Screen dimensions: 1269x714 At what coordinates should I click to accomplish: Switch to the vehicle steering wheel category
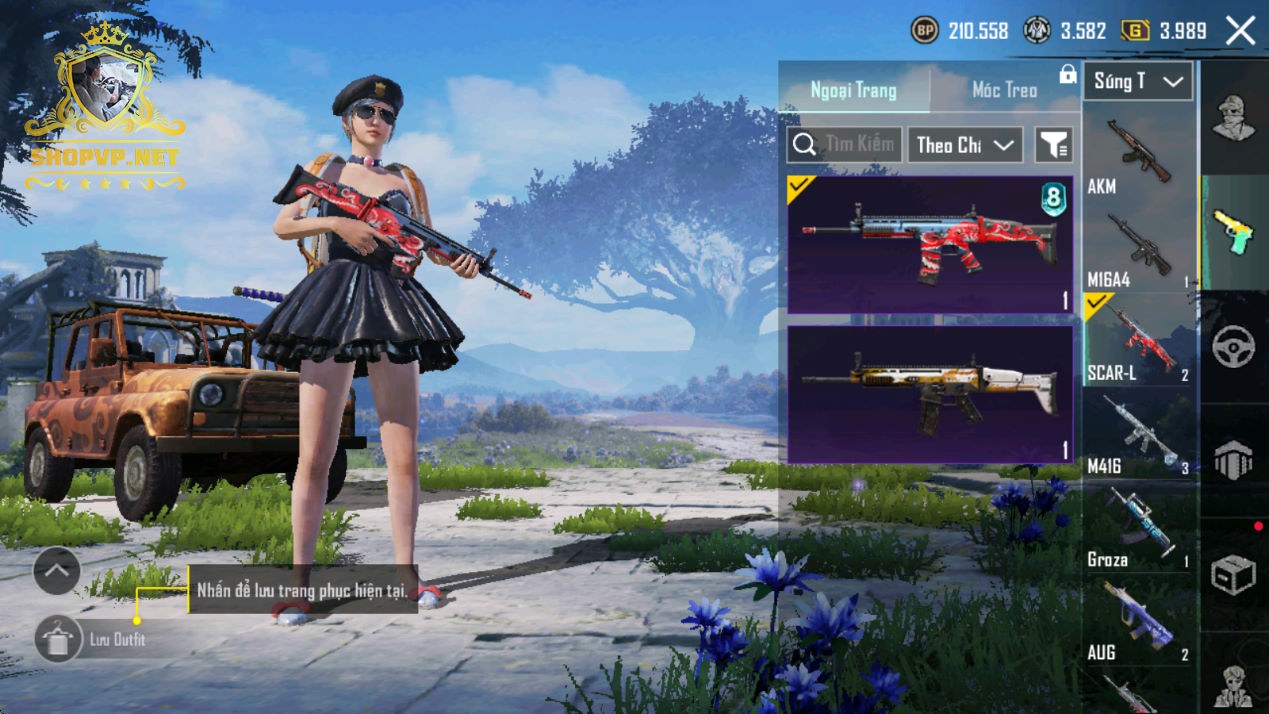click(1234, 346)
